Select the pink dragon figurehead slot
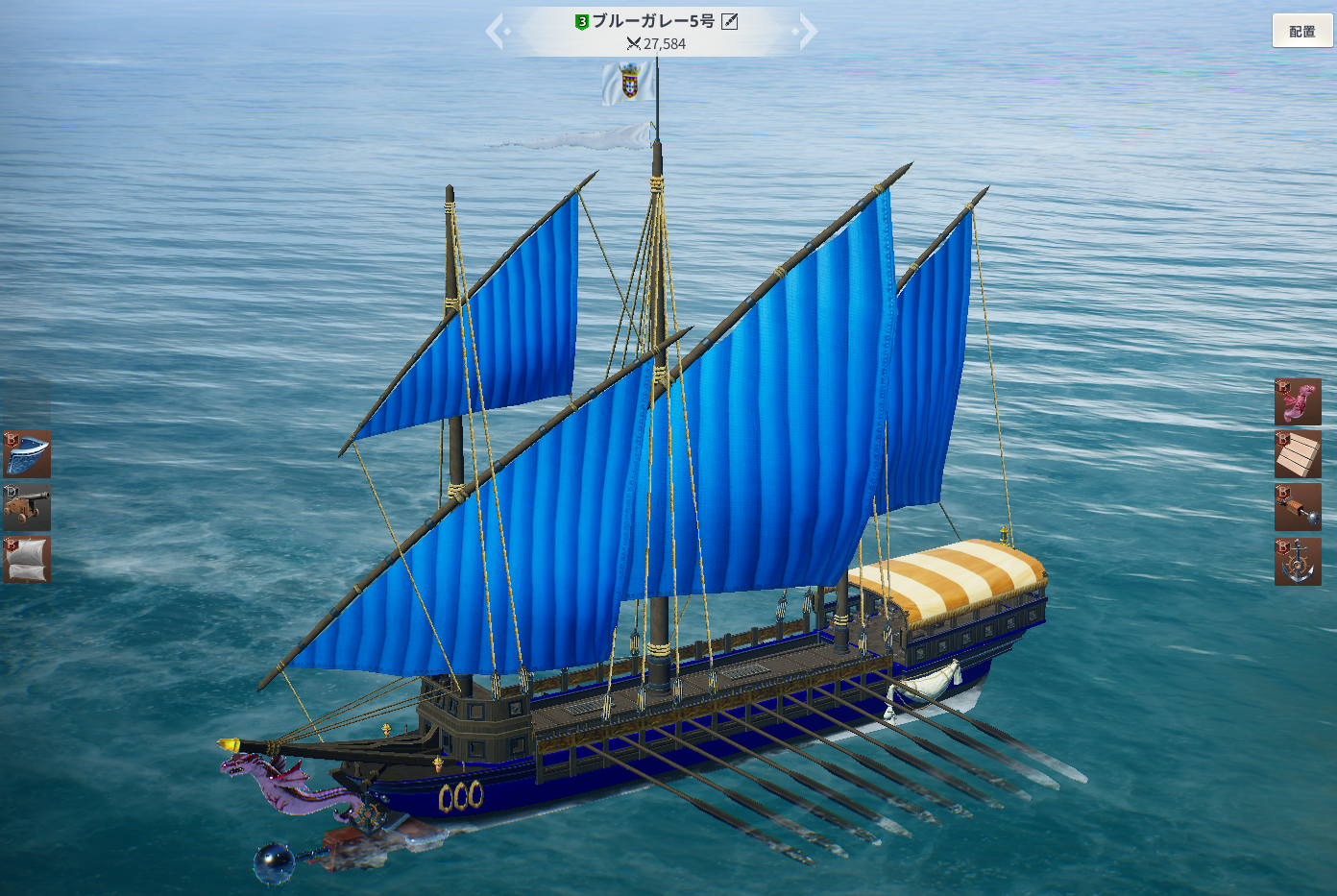Screen dimensions: 1337x896 pos(1298,401)
